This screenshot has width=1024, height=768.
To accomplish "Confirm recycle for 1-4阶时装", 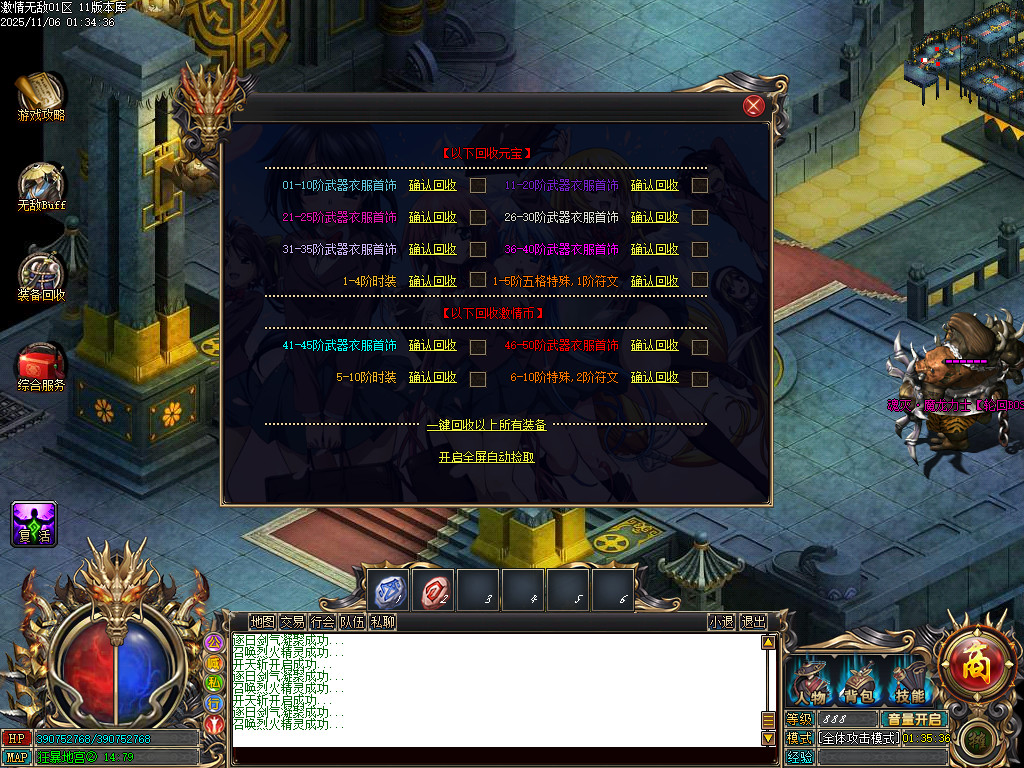I will [432, 281].
